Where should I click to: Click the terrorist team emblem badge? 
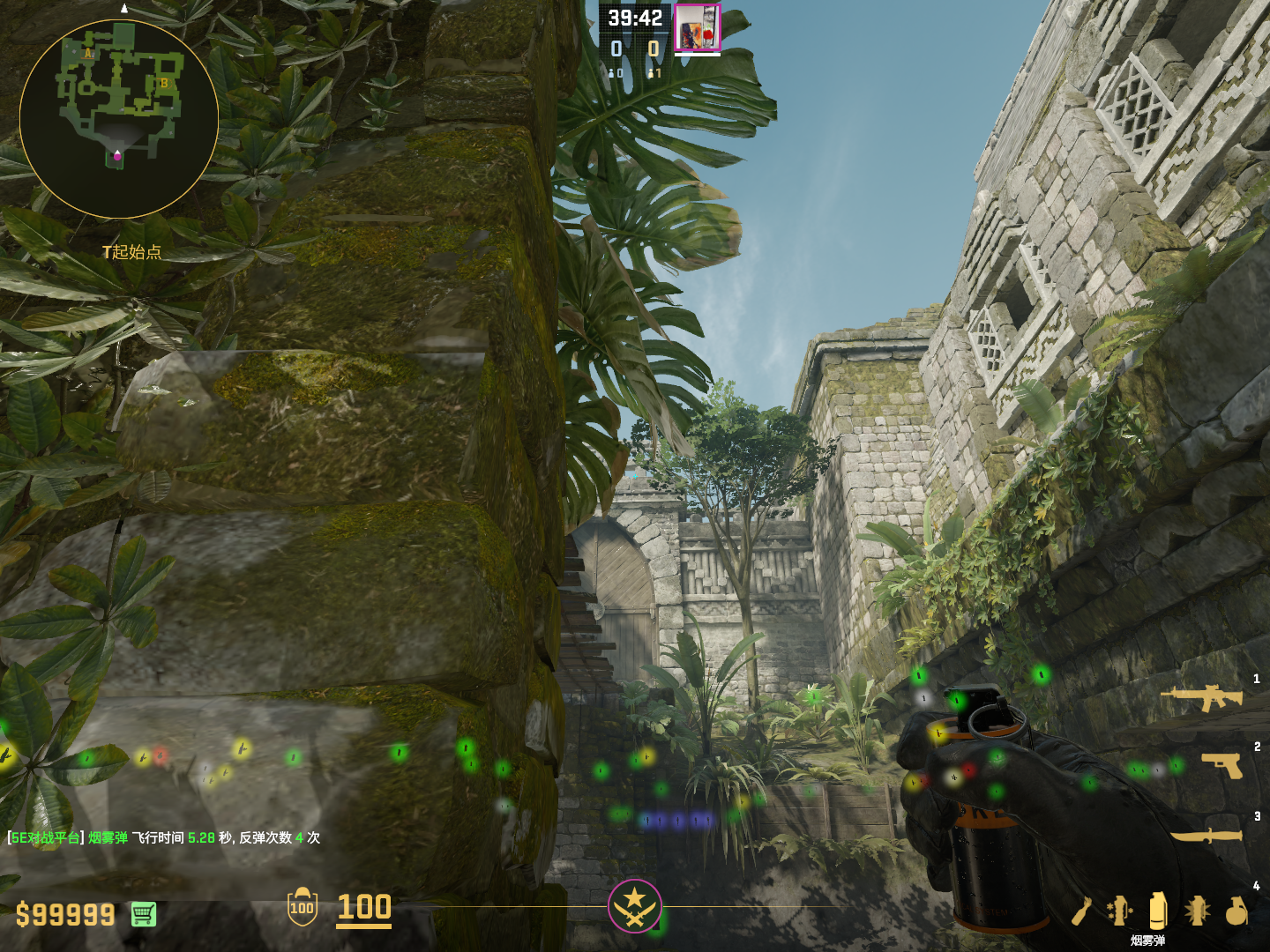(x=634, y=905)
